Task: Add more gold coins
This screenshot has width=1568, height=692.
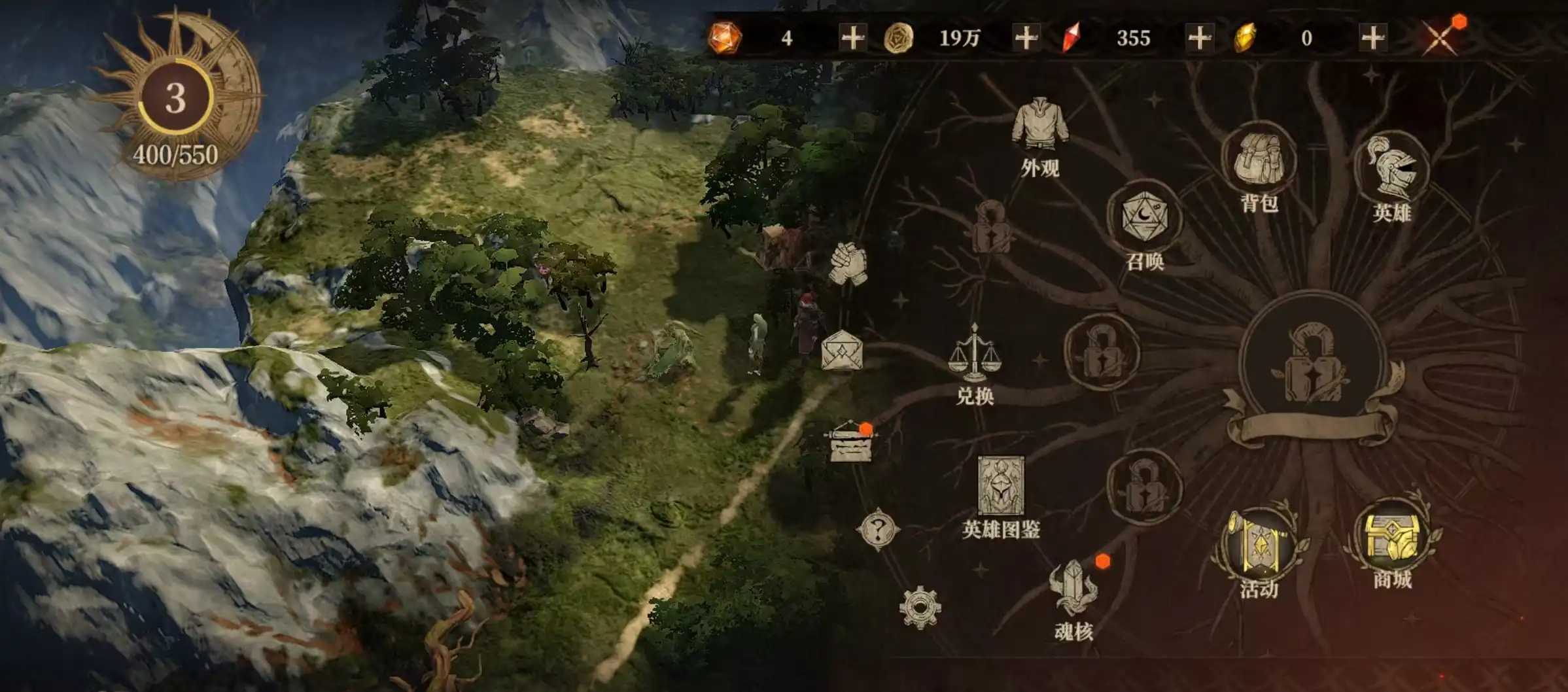Action: pos(1026,38)
